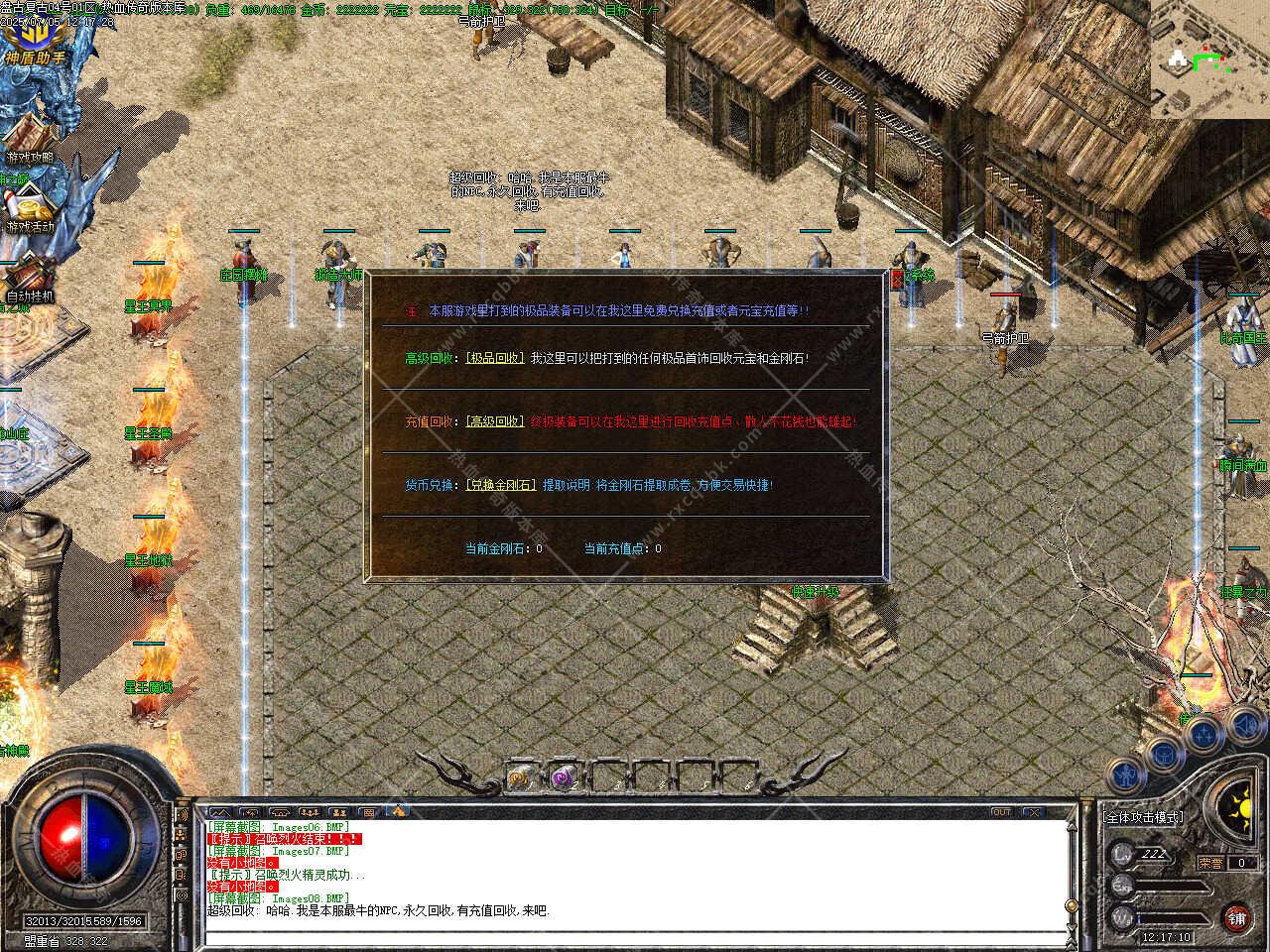Select the house-shaped chat channel tab
1270x952 pixels.
tap(399, 811)
